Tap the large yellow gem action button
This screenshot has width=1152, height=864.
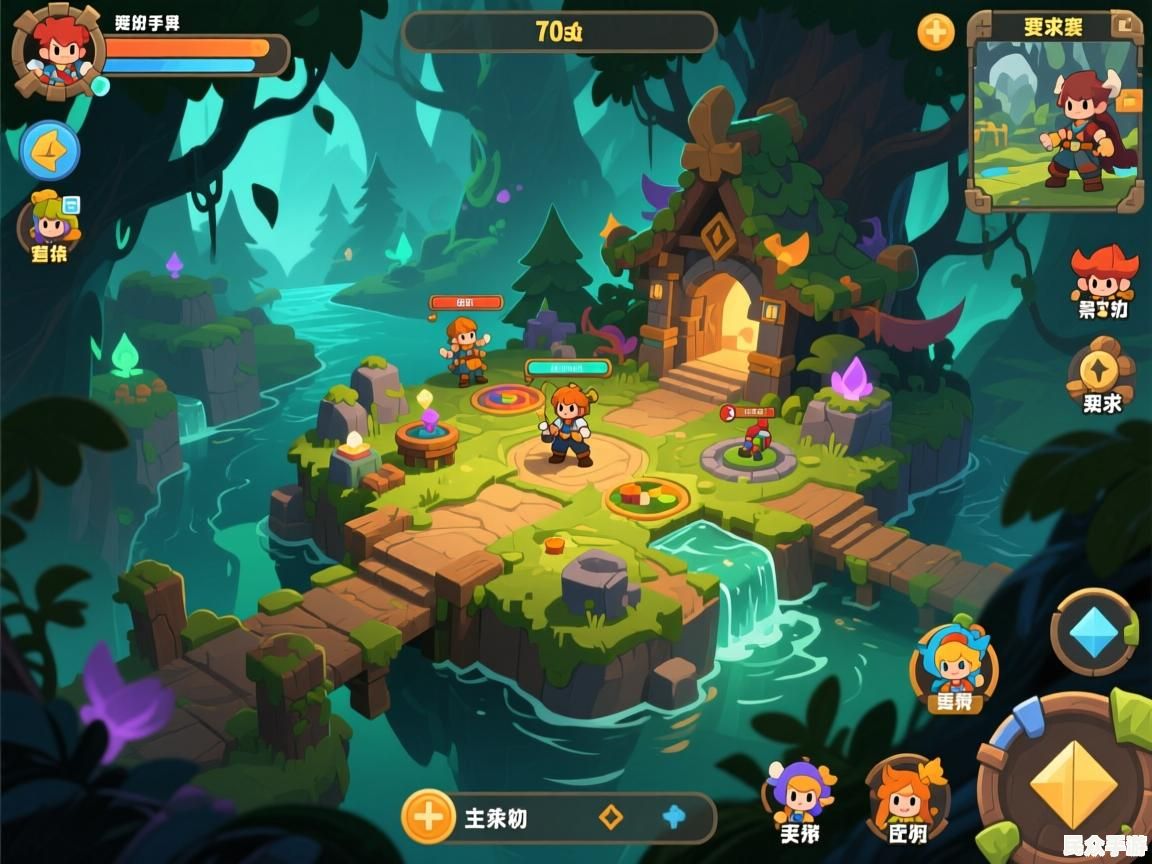1073,783
